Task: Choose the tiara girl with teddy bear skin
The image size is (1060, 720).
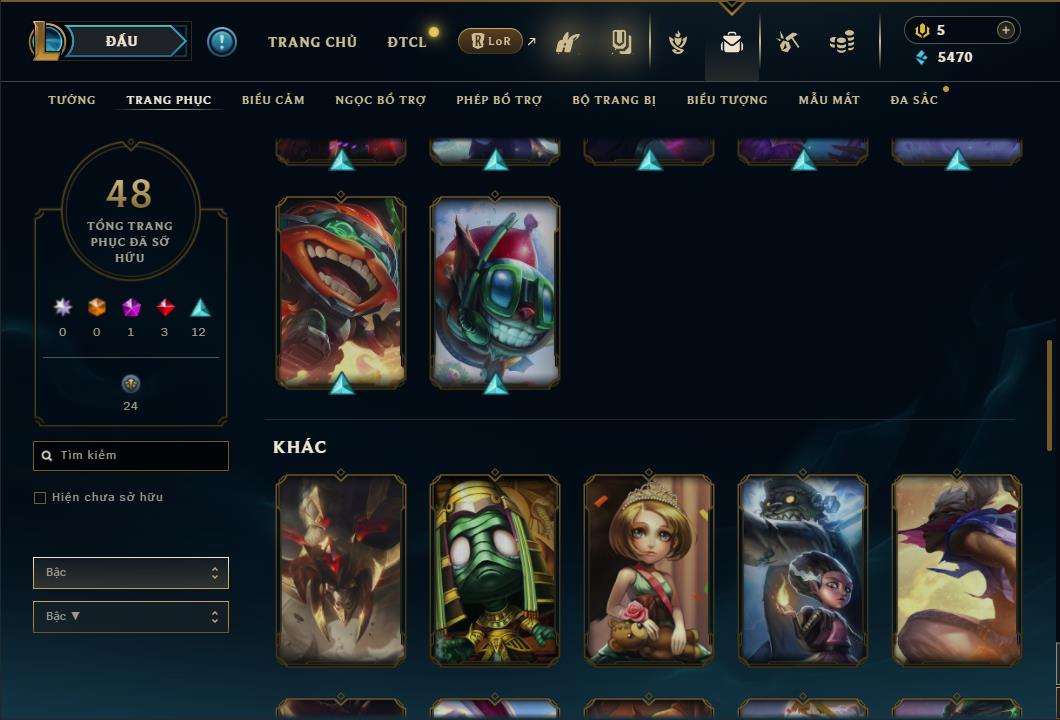Action: tap(649, 570)
